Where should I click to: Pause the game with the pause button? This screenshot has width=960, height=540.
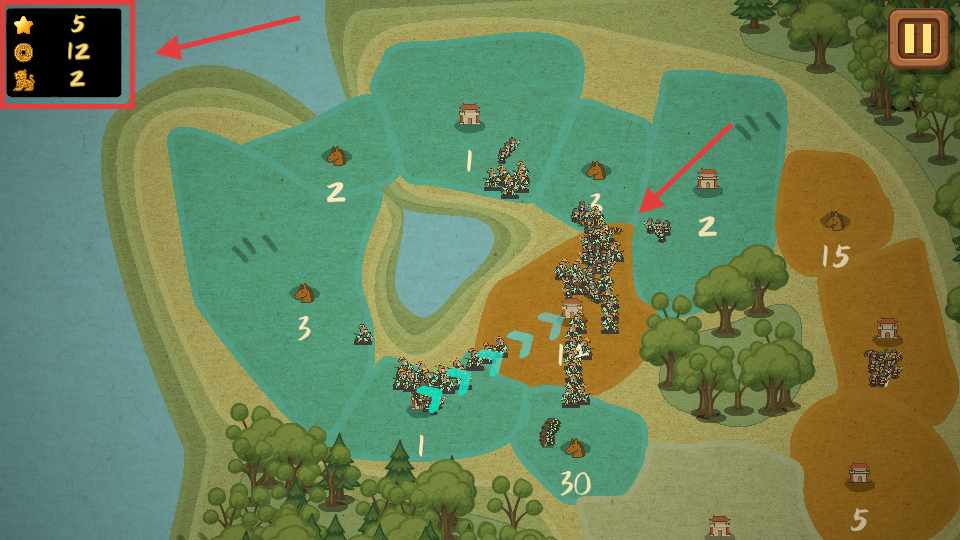pyautogui.click(x=918, y=39)
